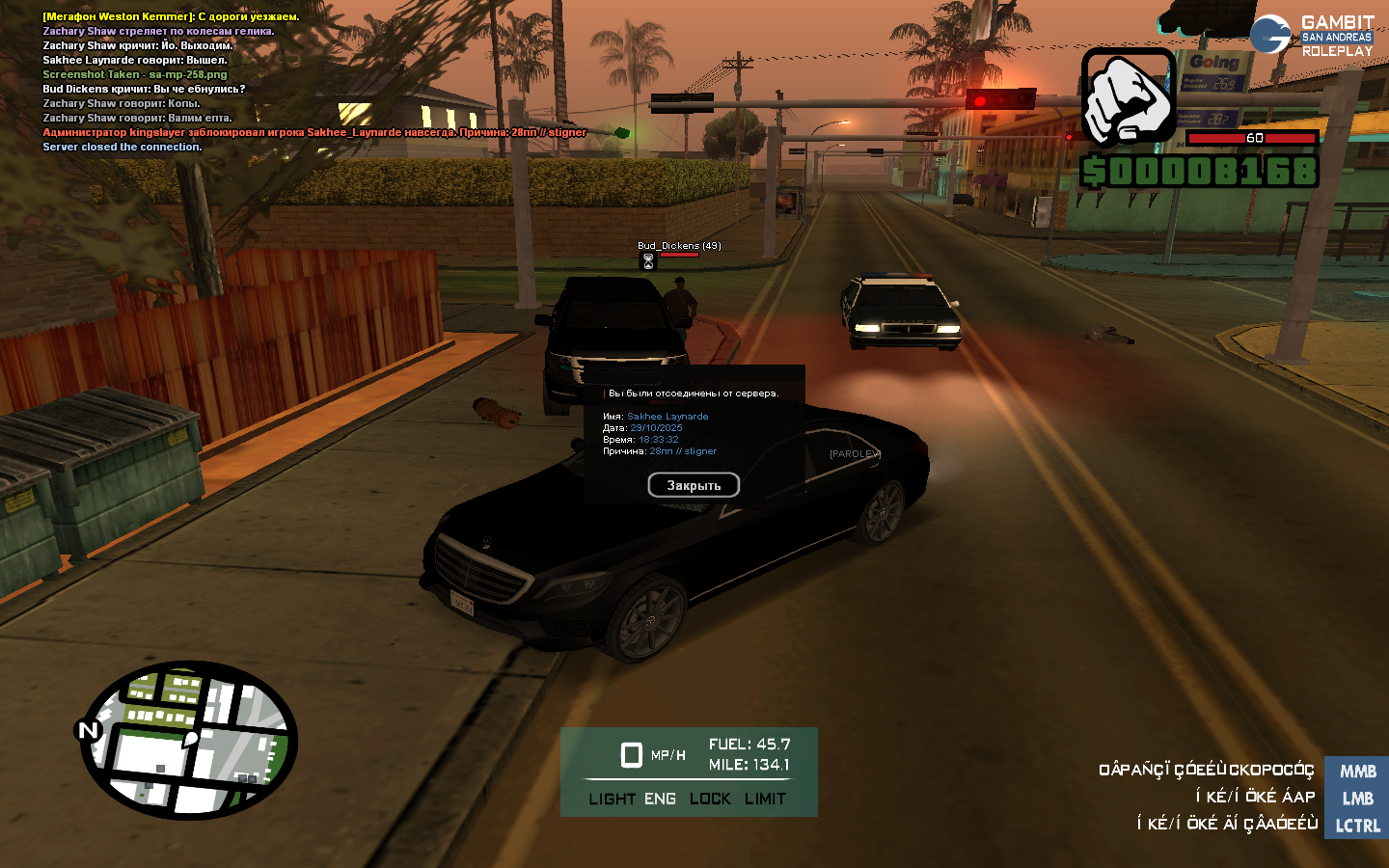
Task: Toggle the LOCK door indicator
Action: pyautogui.click(x=710, y=799)
